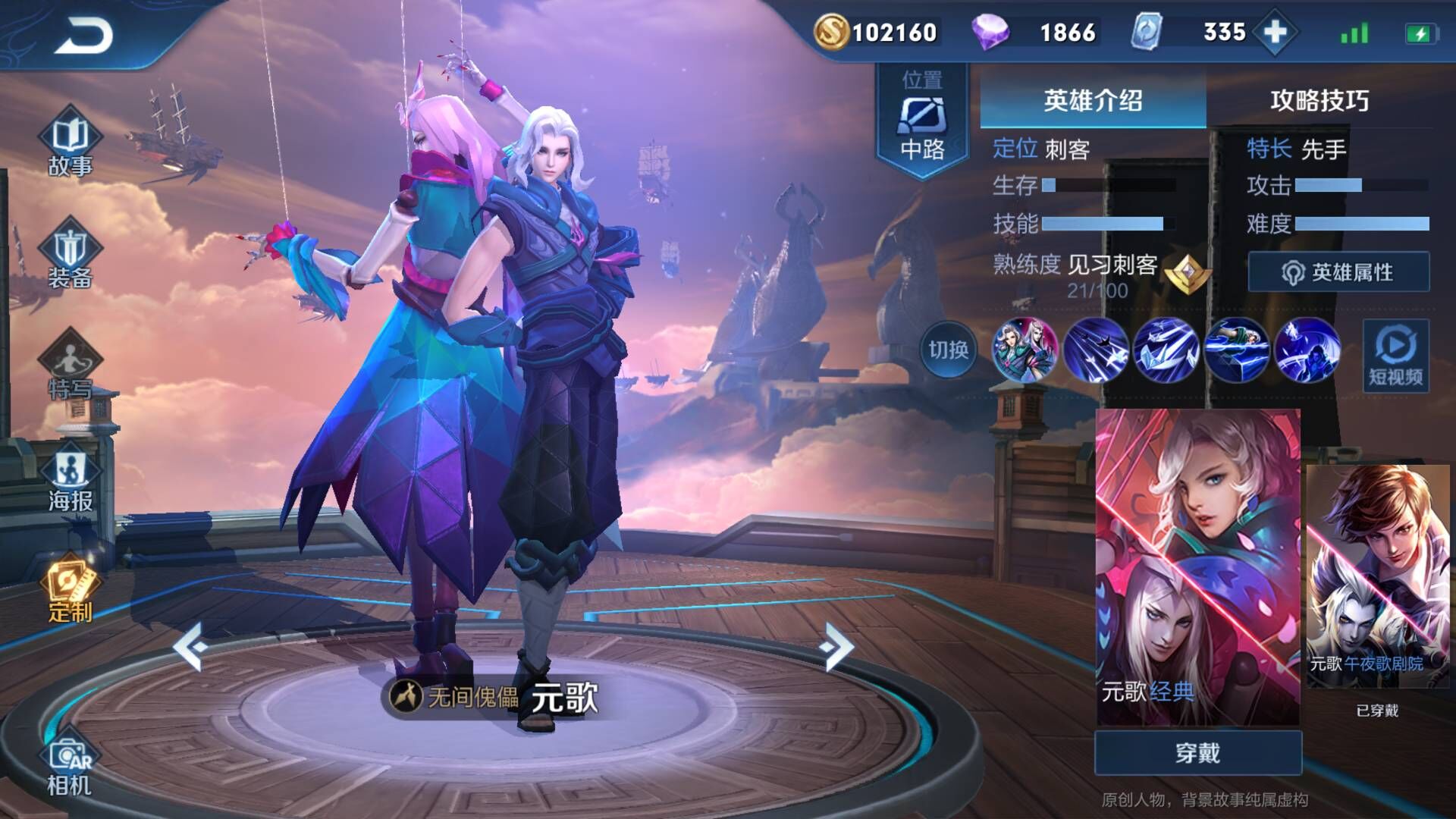Viewport: 1456px width, 819px height.
Task: Show the previous hero with left arrow
Action: pos(191,646)
